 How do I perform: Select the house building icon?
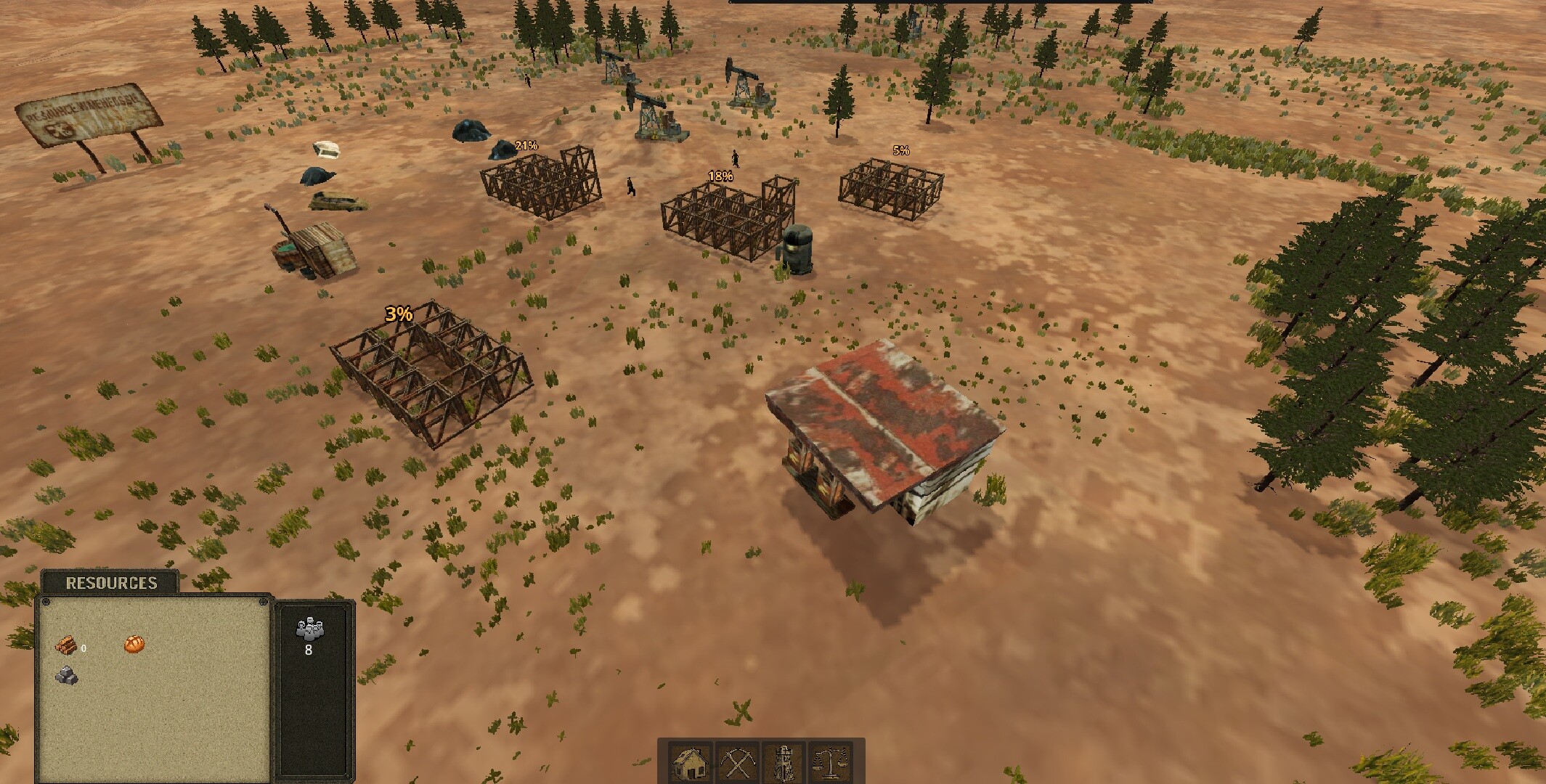pyautogui.click(x=691, y=762)
